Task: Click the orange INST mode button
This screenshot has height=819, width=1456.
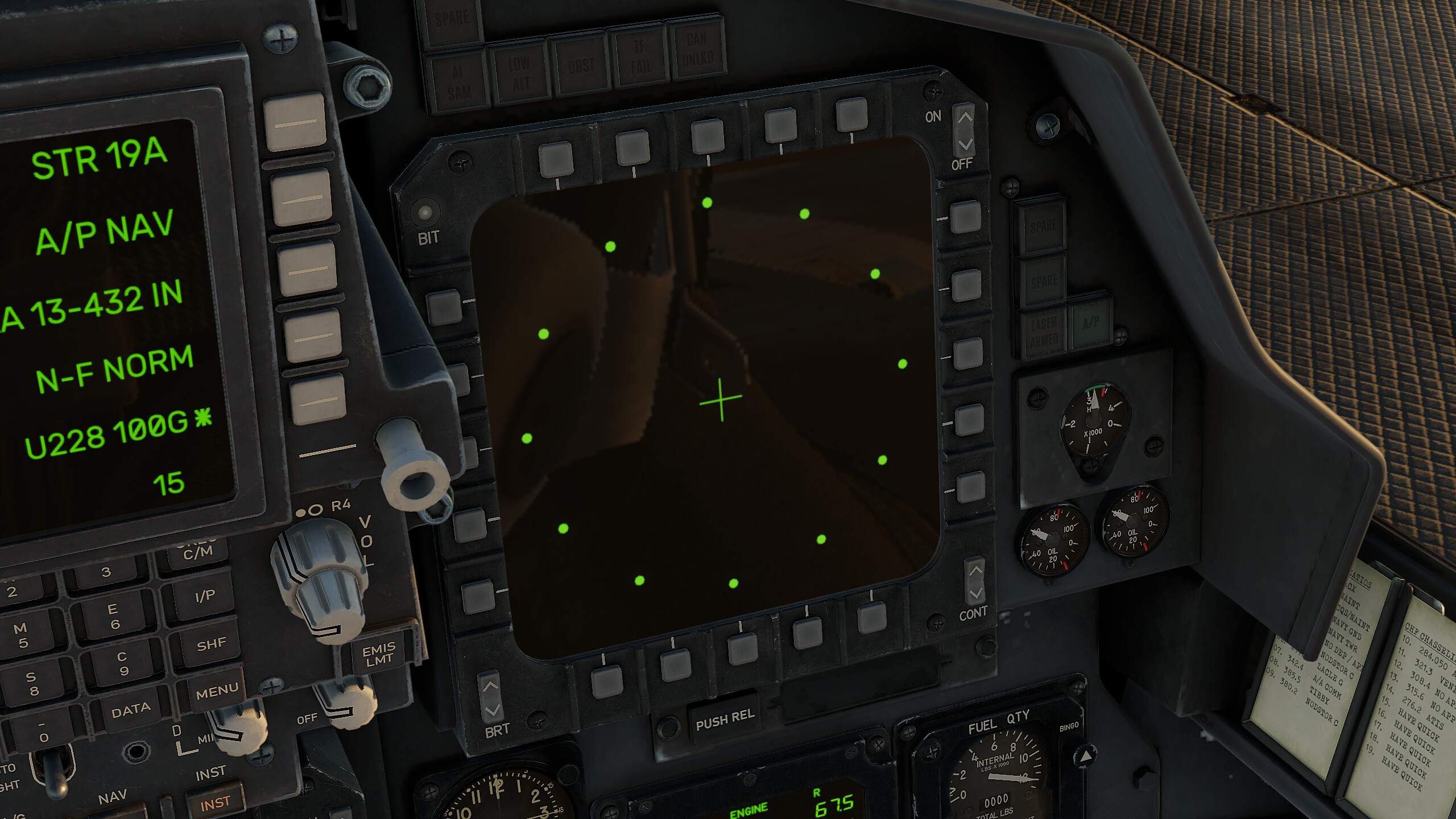Action: [215, 803]
